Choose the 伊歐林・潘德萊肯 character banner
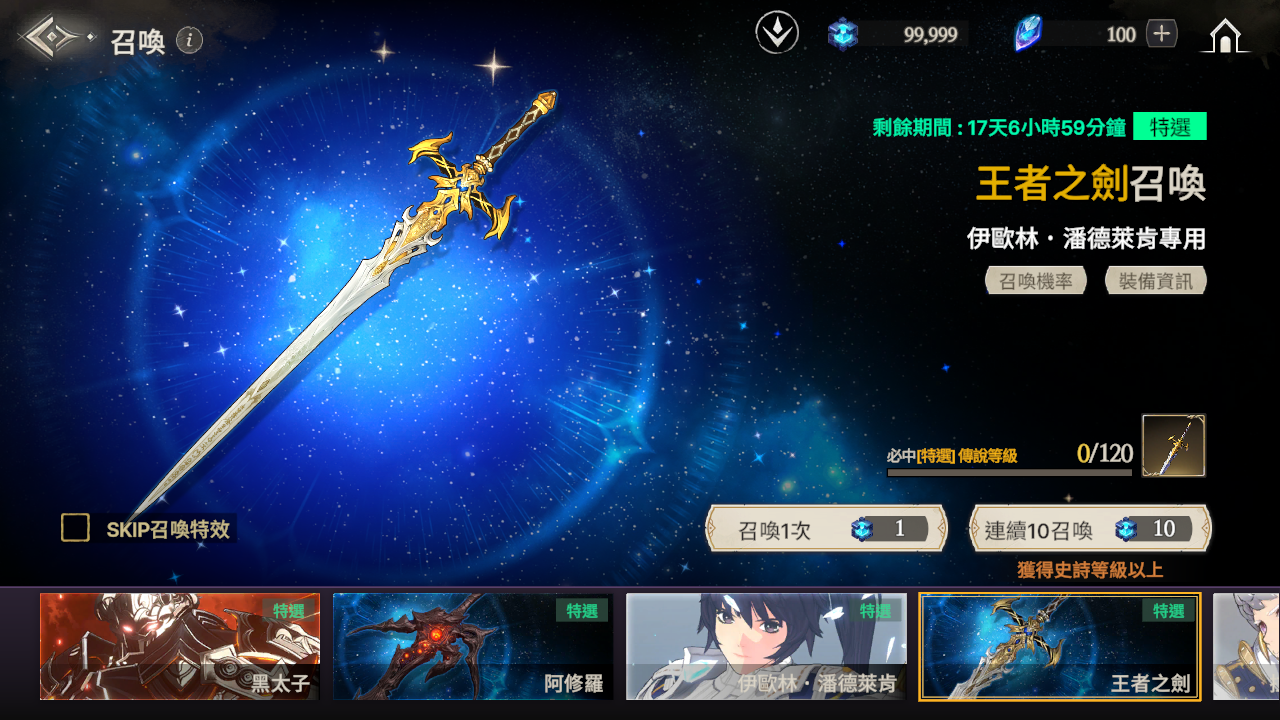Screen dimensions: 1280x720 tap(766, 646)
